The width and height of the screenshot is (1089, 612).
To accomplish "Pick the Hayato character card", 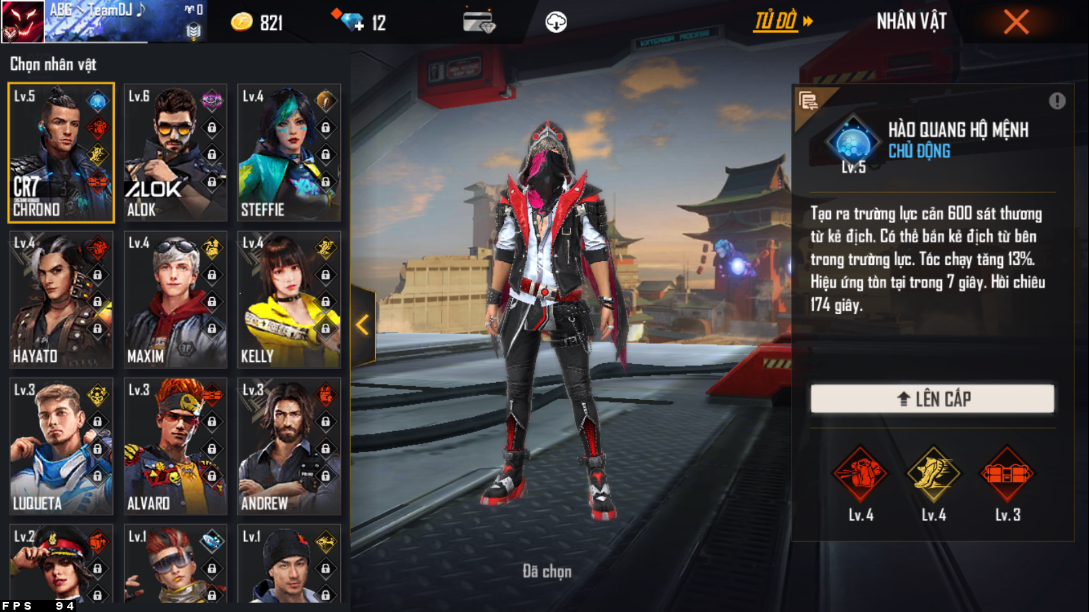I will click(x=61, y=299).
